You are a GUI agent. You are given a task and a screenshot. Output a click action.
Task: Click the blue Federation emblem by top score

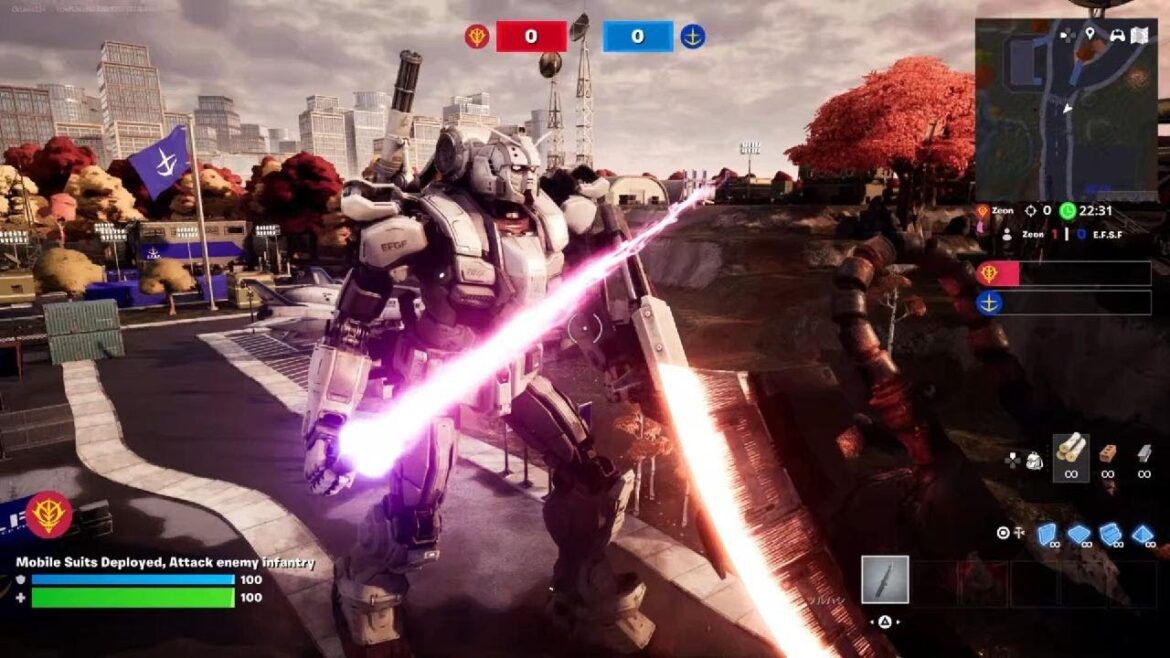(692, 37)
